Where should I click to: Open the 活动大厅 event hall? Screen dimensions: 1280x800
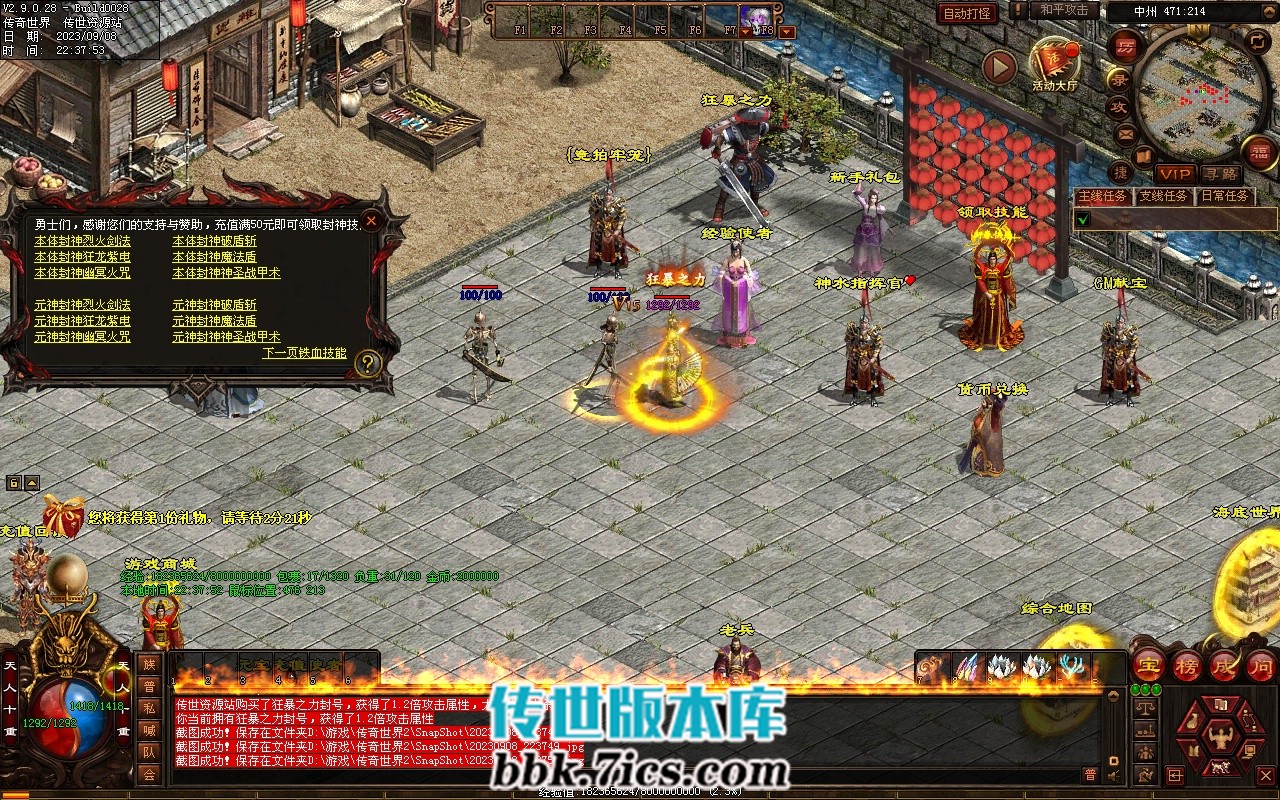coord(1055,64)
